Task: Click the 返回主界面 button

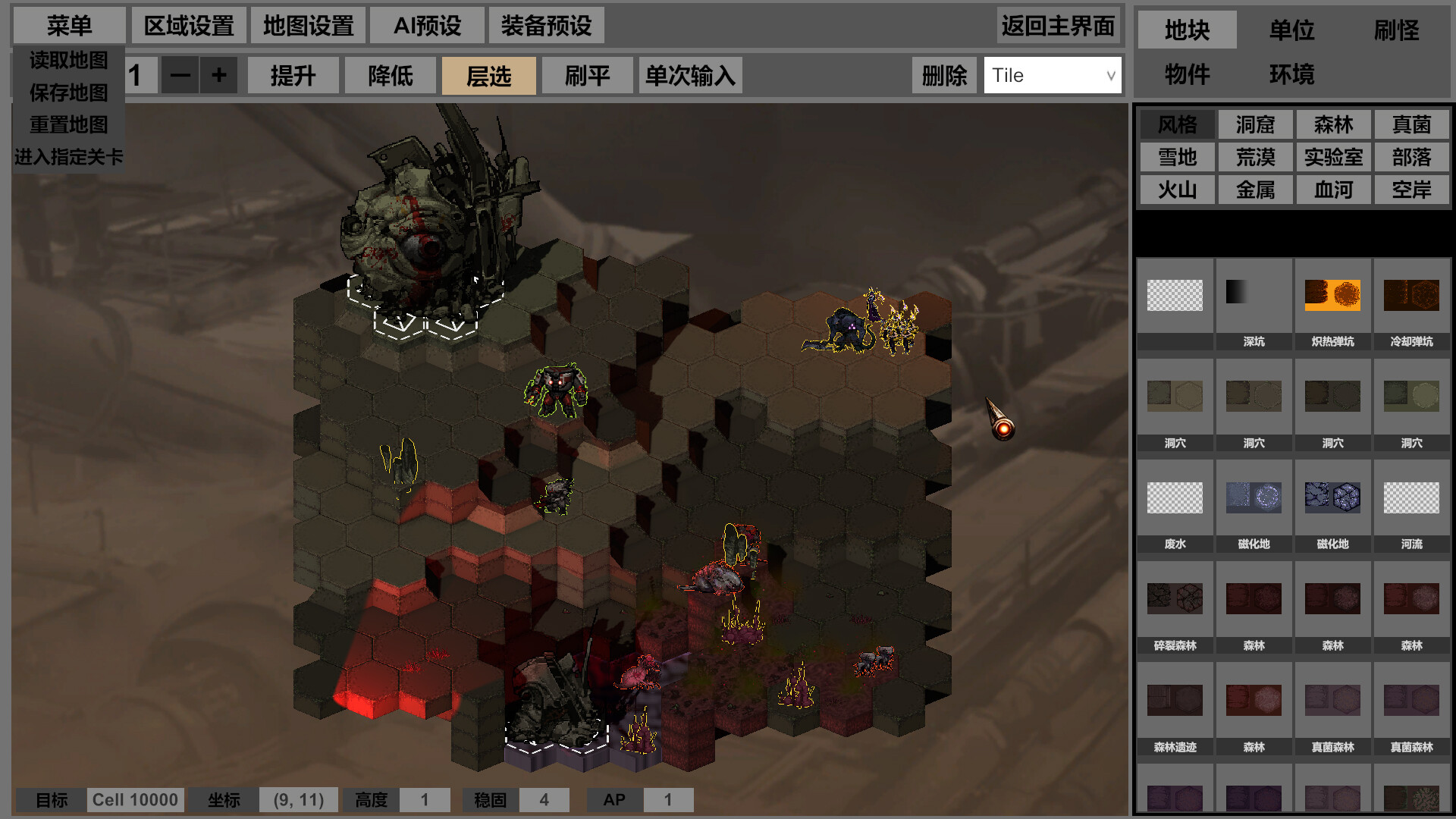Action: pos(1058,26)
